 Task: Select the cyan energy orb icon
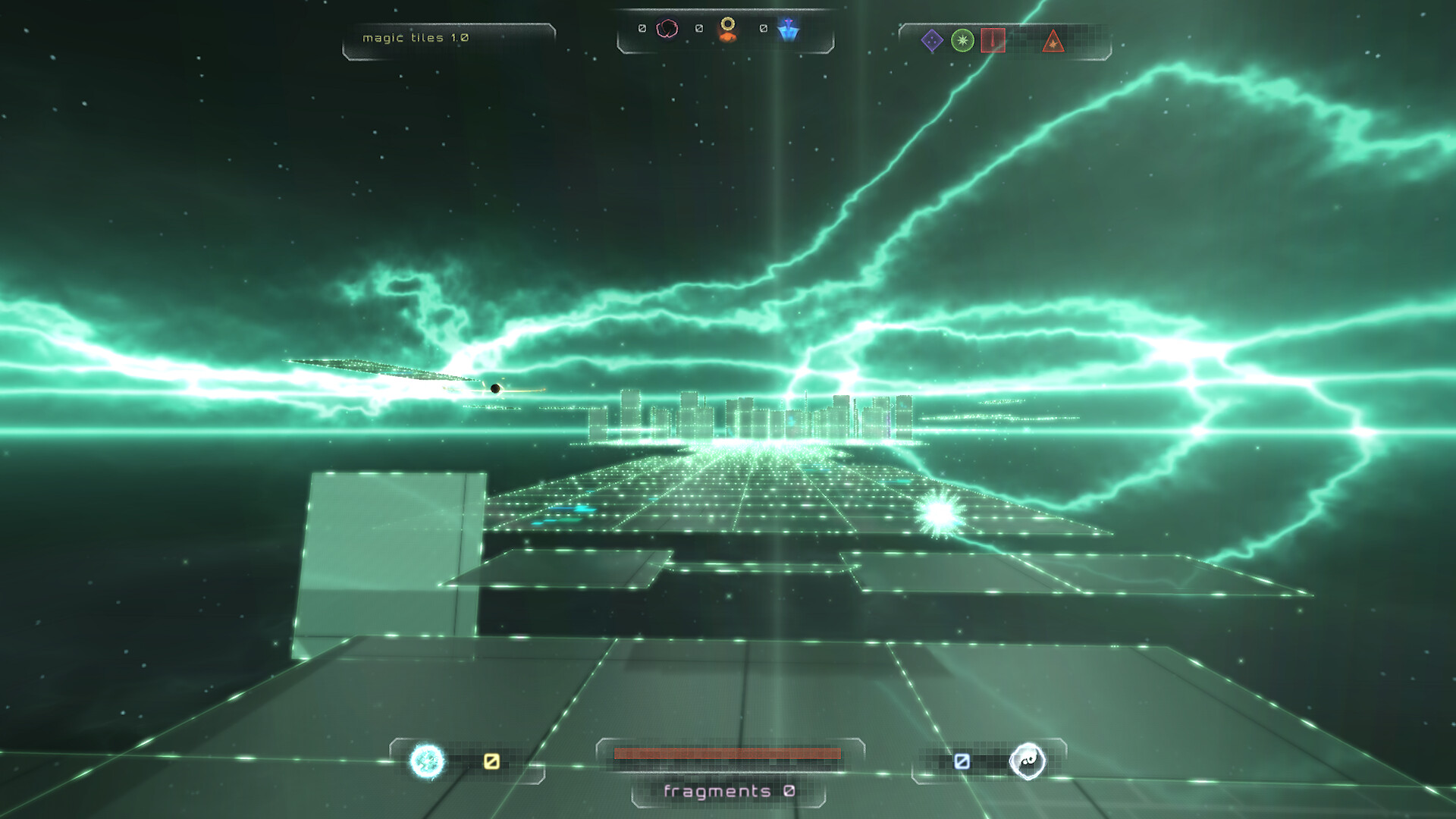tap(425, 761)
